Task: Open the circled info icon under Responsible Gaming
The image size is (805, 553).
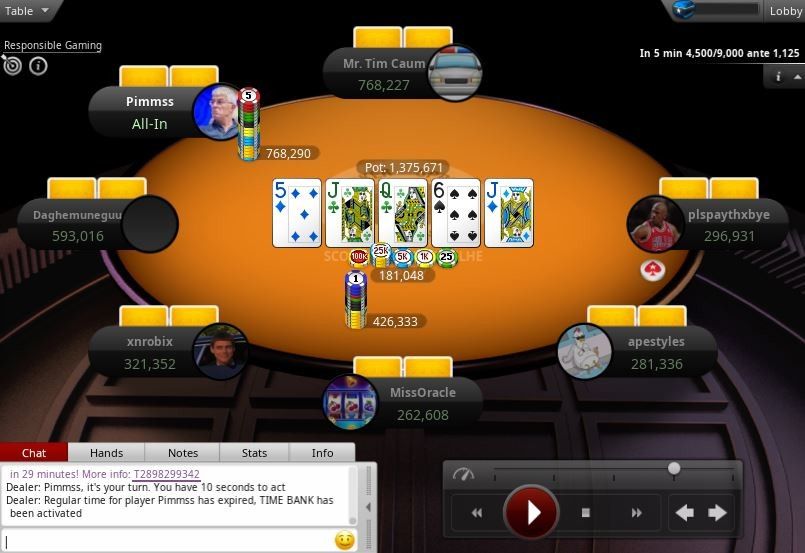Action: (x=38, y=66)
